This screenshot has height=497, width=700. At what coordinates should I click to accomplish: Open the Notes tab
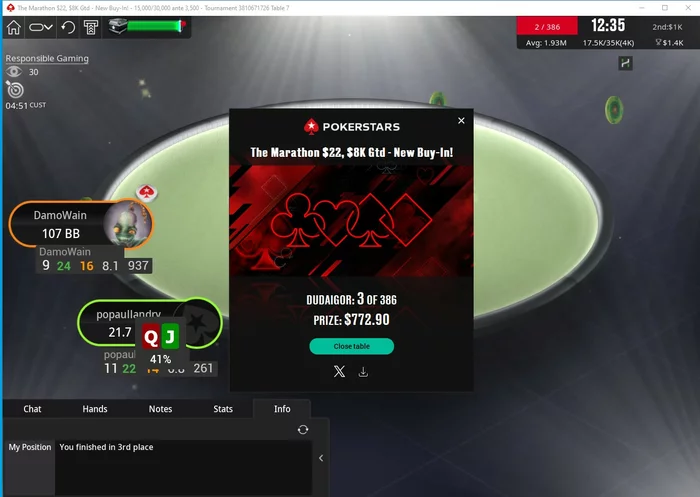160,409
